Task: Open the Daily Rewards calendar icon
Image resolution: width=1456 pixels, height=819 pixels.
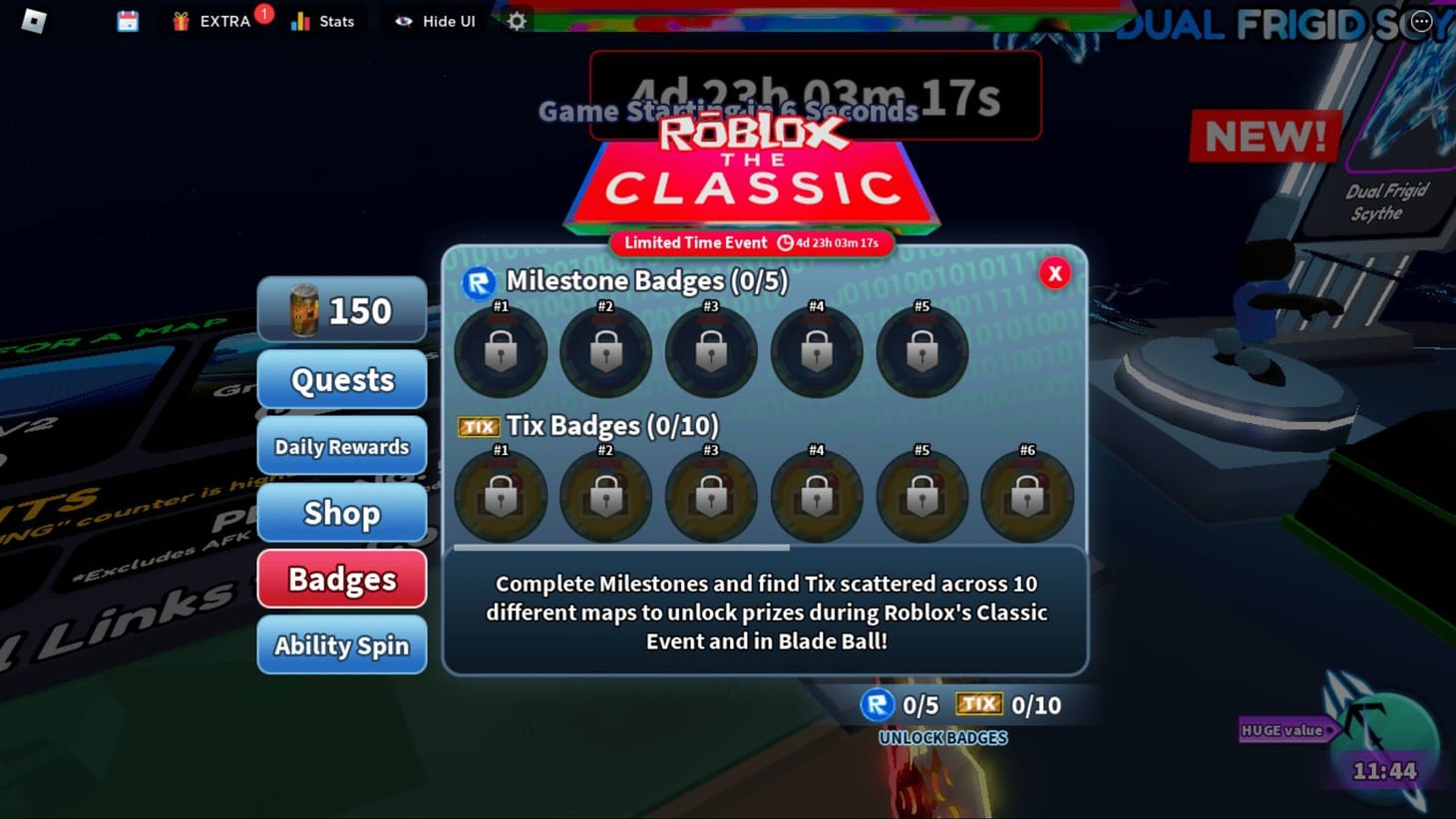Action: (x=126, y=20)
